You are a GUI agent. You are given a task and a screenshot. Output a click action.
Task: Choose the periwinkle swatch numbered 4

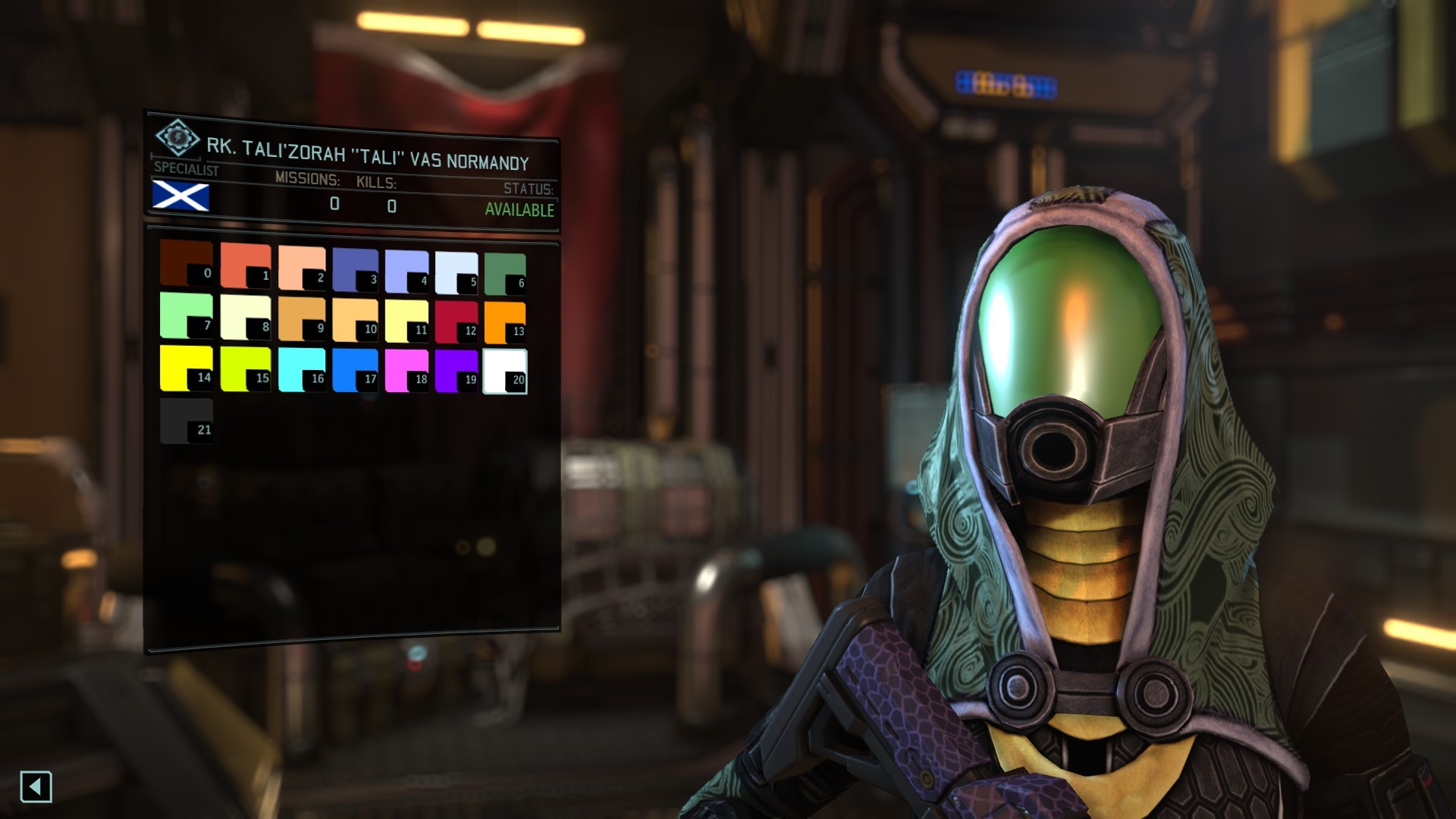(406, 271)
